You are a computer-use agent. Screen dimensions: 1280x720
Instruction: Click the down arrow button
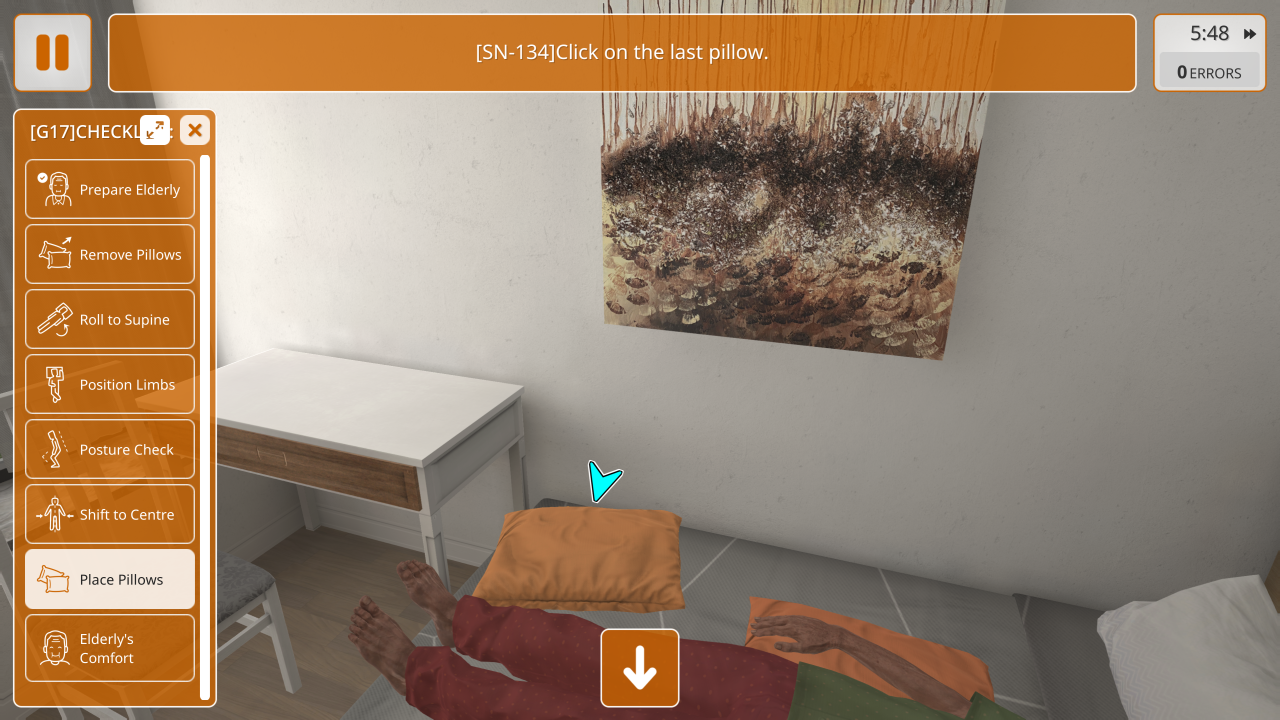click(640, 668)
